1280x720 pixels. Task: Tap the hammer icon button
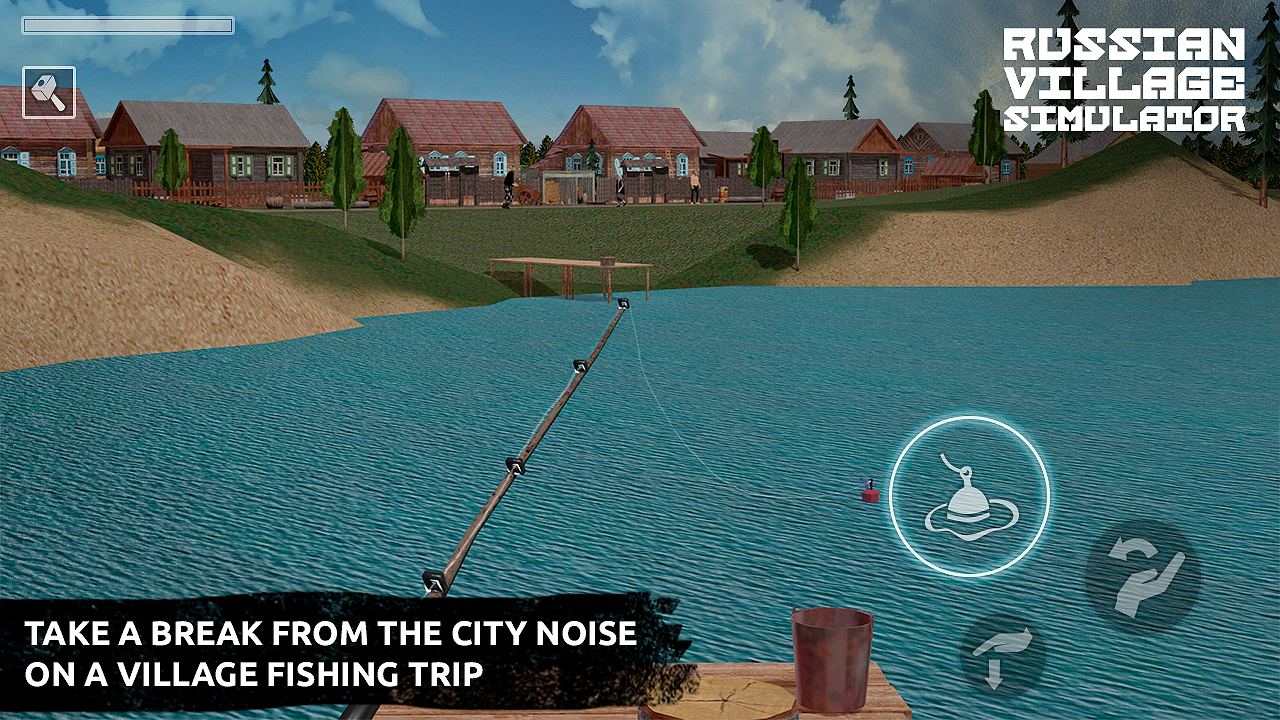49,92
